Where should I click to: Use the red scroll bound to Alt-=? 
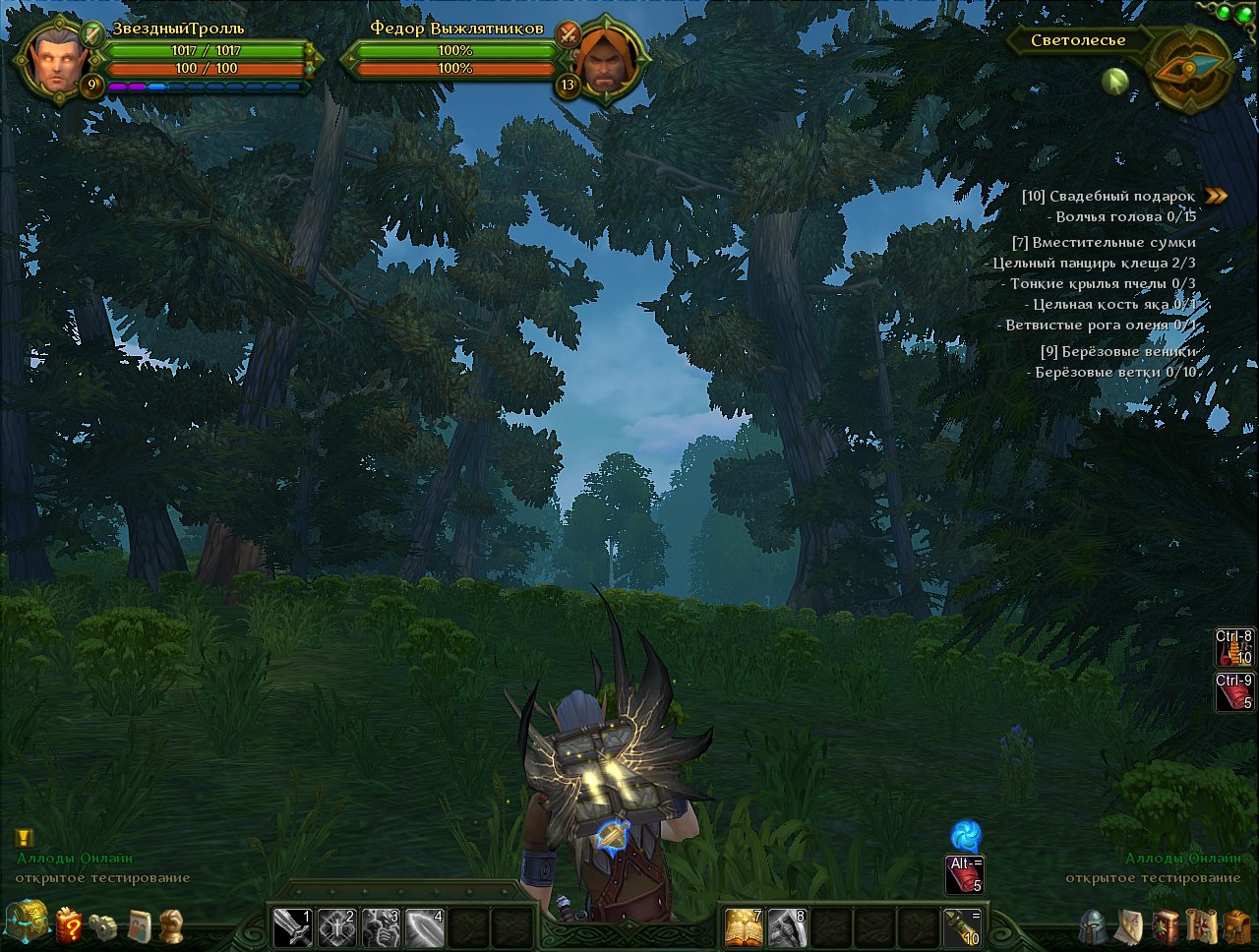(x=964, y=874)
